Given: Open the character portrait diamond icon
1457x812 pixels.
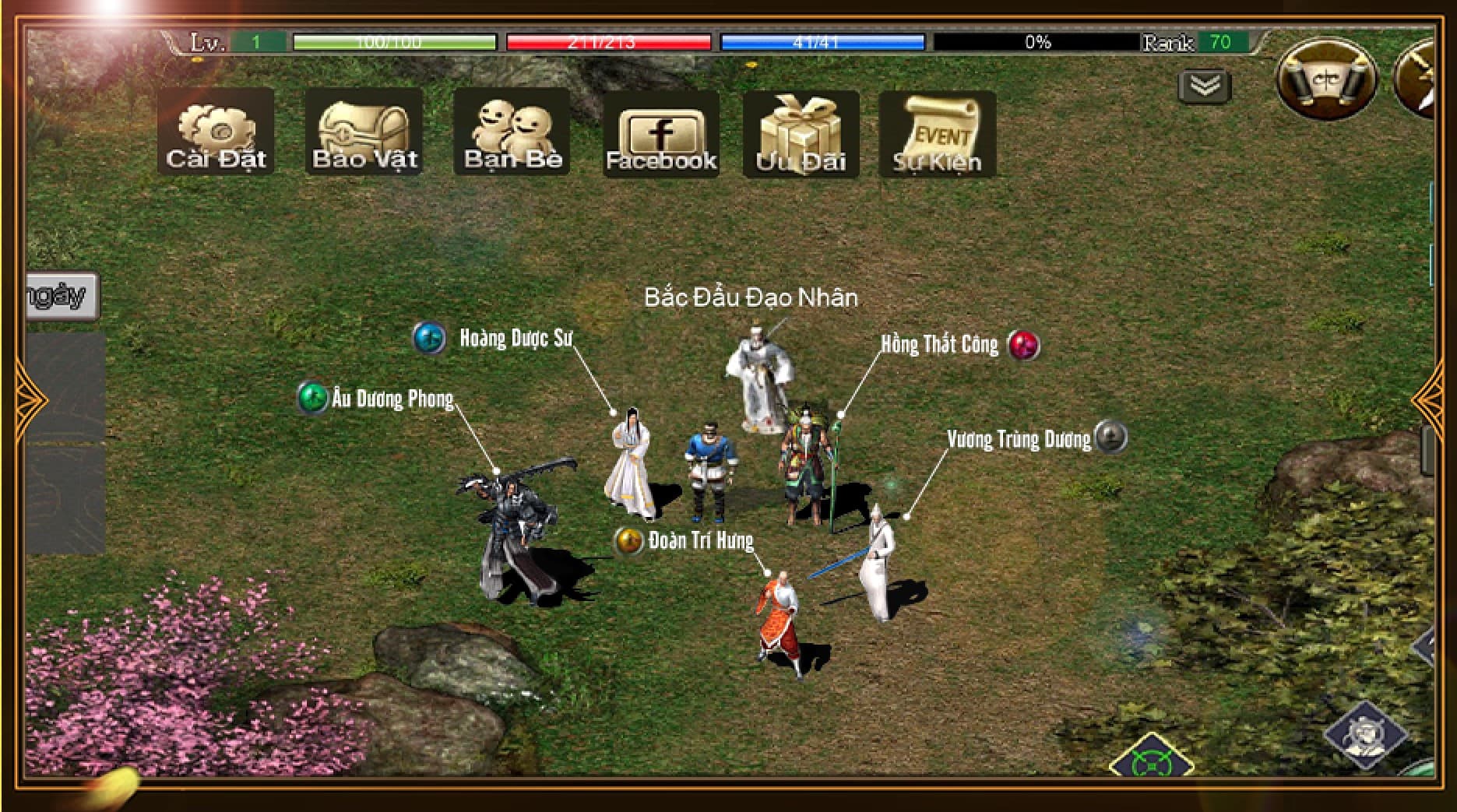Looking at the screenshot, I should tap(1365, 733).
